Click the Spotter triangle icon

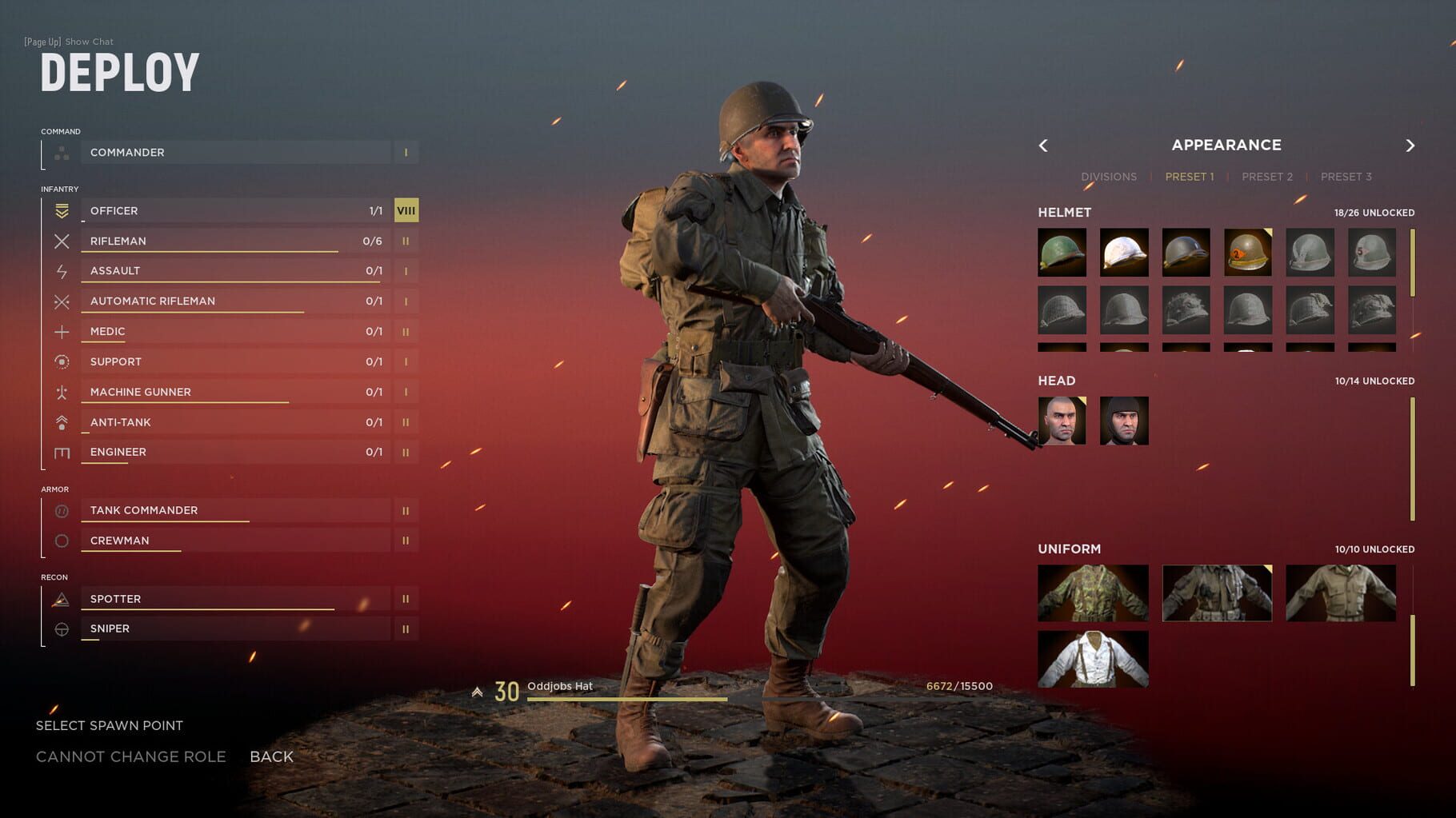pyautogui.click(x=61, y=598)
